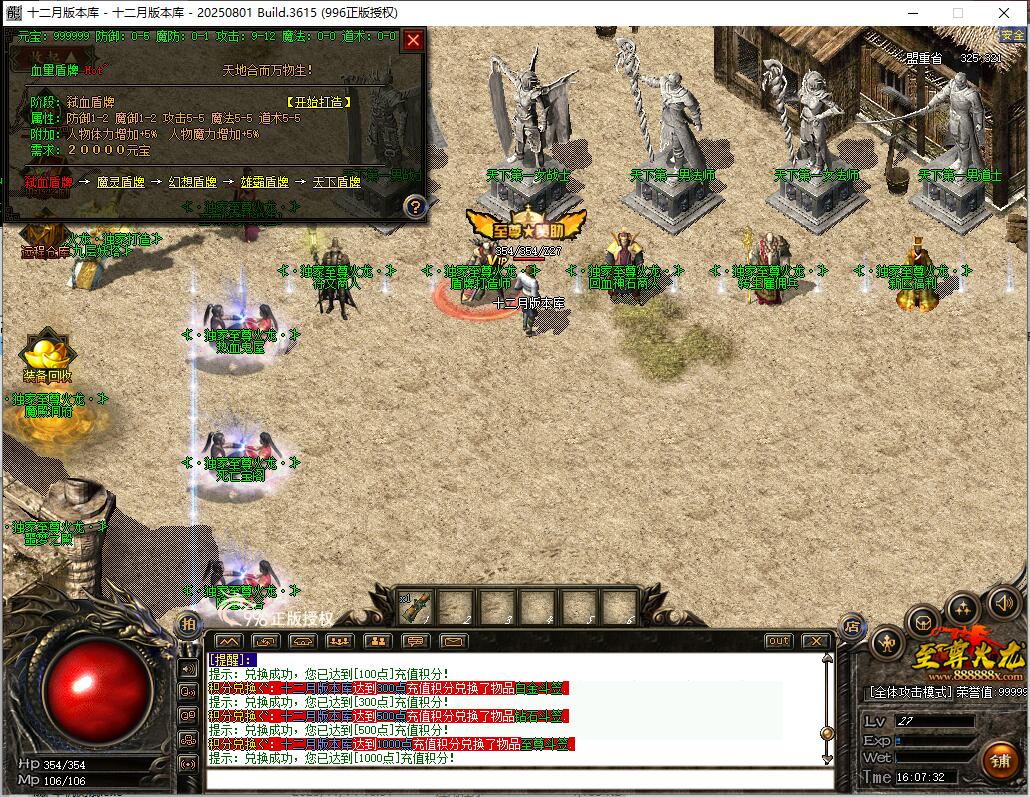Select the red 弑血盾牌 stage
Image resolution: width=1030 pixels, height=797 pixels.
click(x=48, y=182)
